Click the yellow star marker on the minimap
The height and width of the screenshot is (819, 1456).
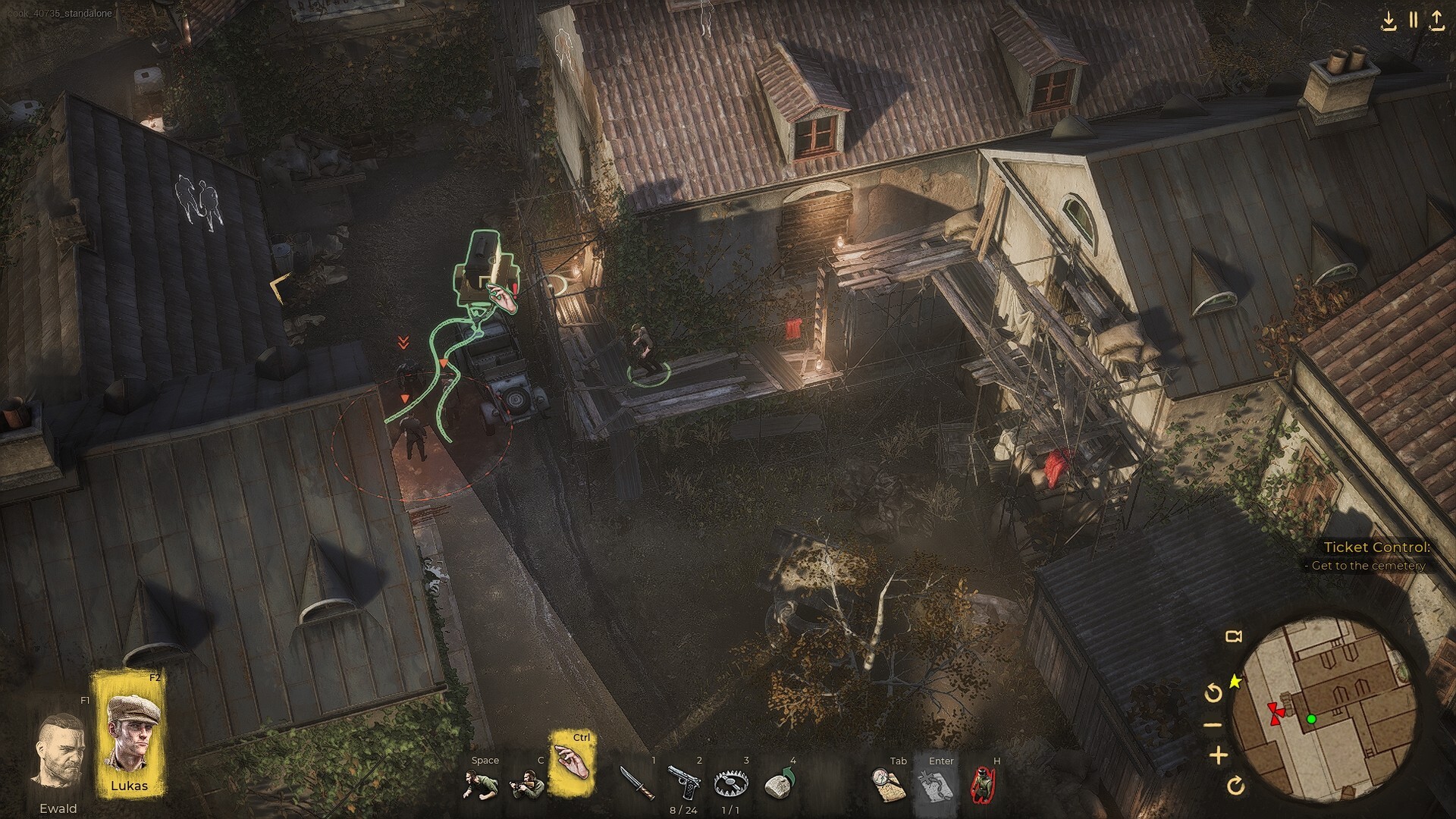coord(1235,682)
